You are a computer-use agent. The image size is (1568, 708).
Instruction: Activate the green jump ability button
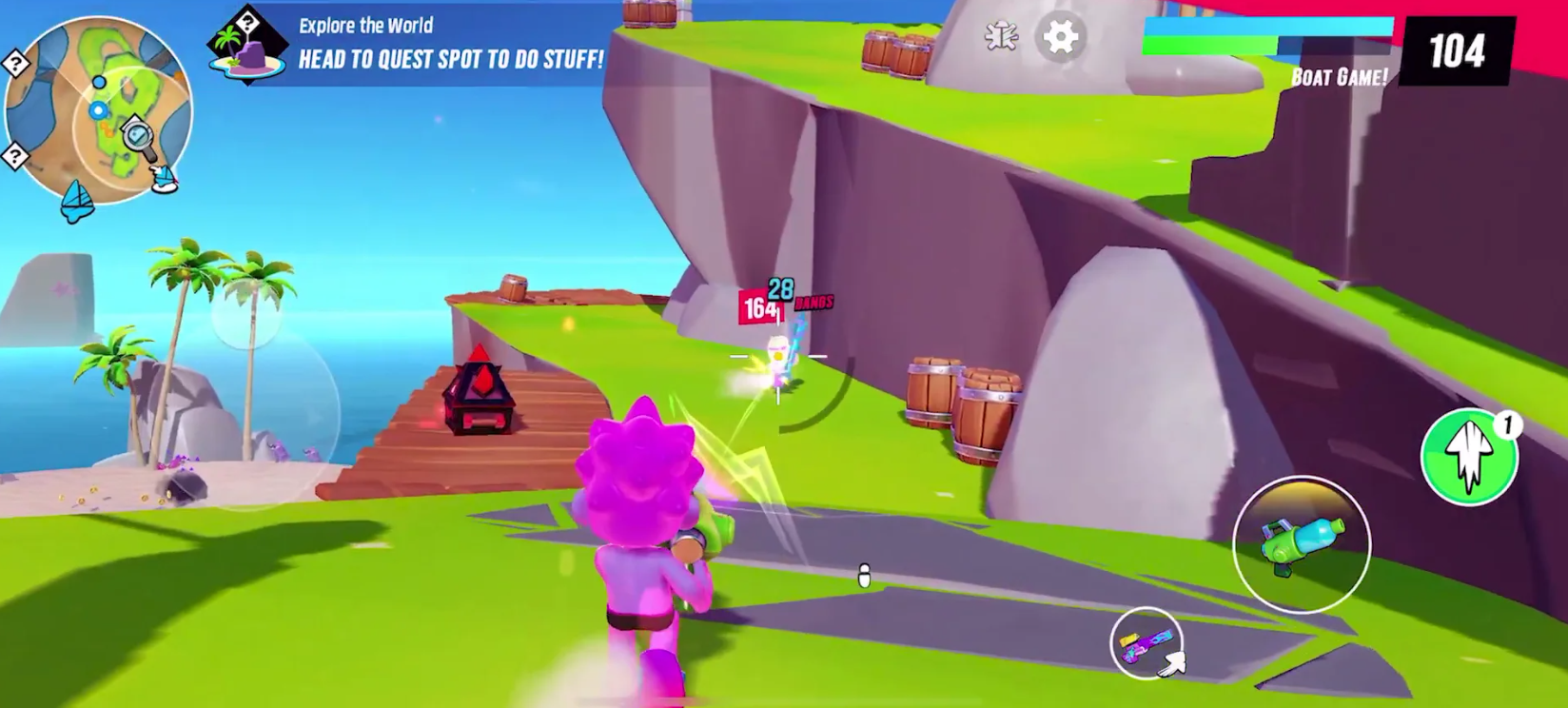point(1468,458)
